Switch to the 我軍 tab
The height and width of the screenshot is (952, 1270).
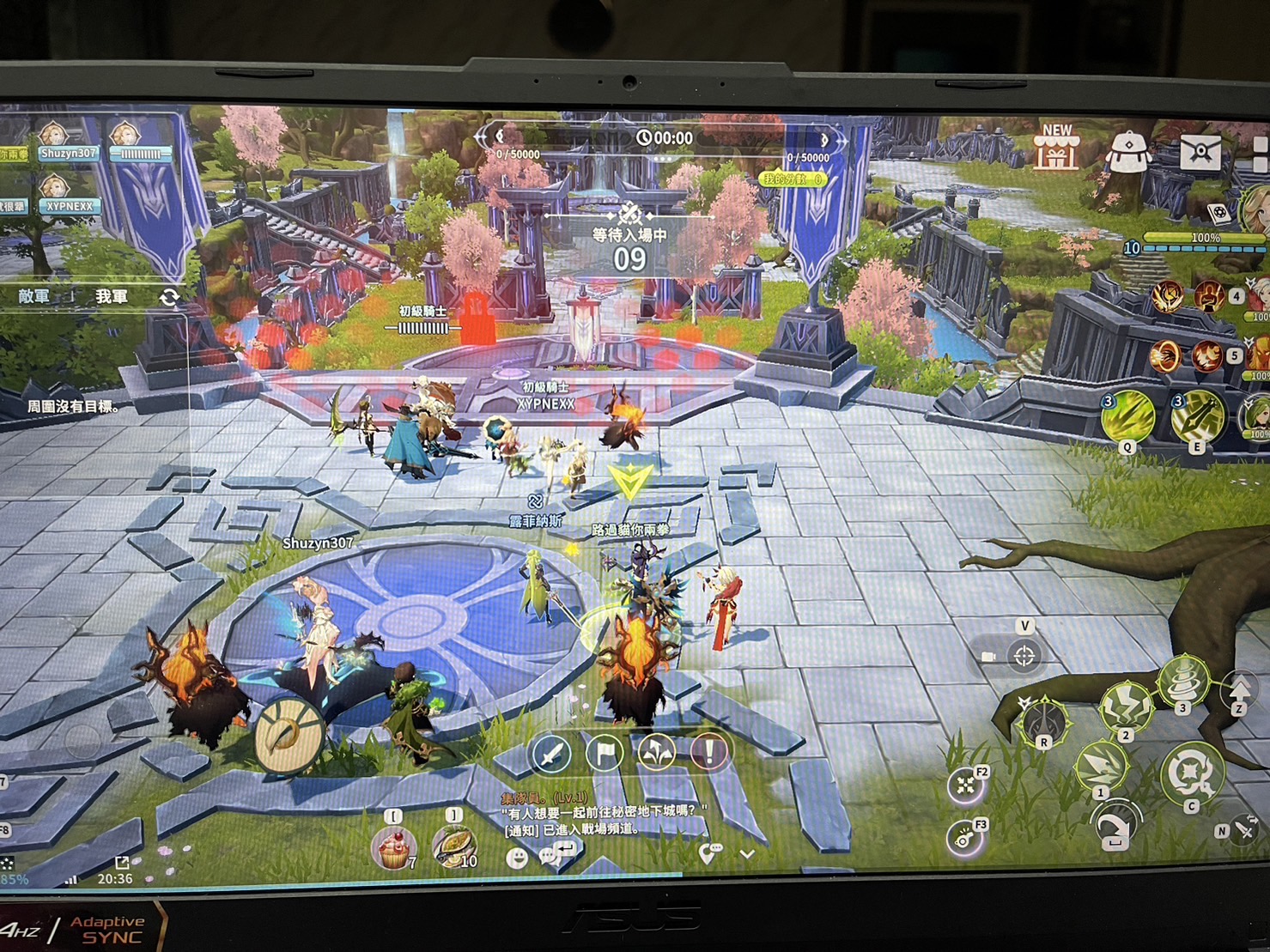coord(112,296)
